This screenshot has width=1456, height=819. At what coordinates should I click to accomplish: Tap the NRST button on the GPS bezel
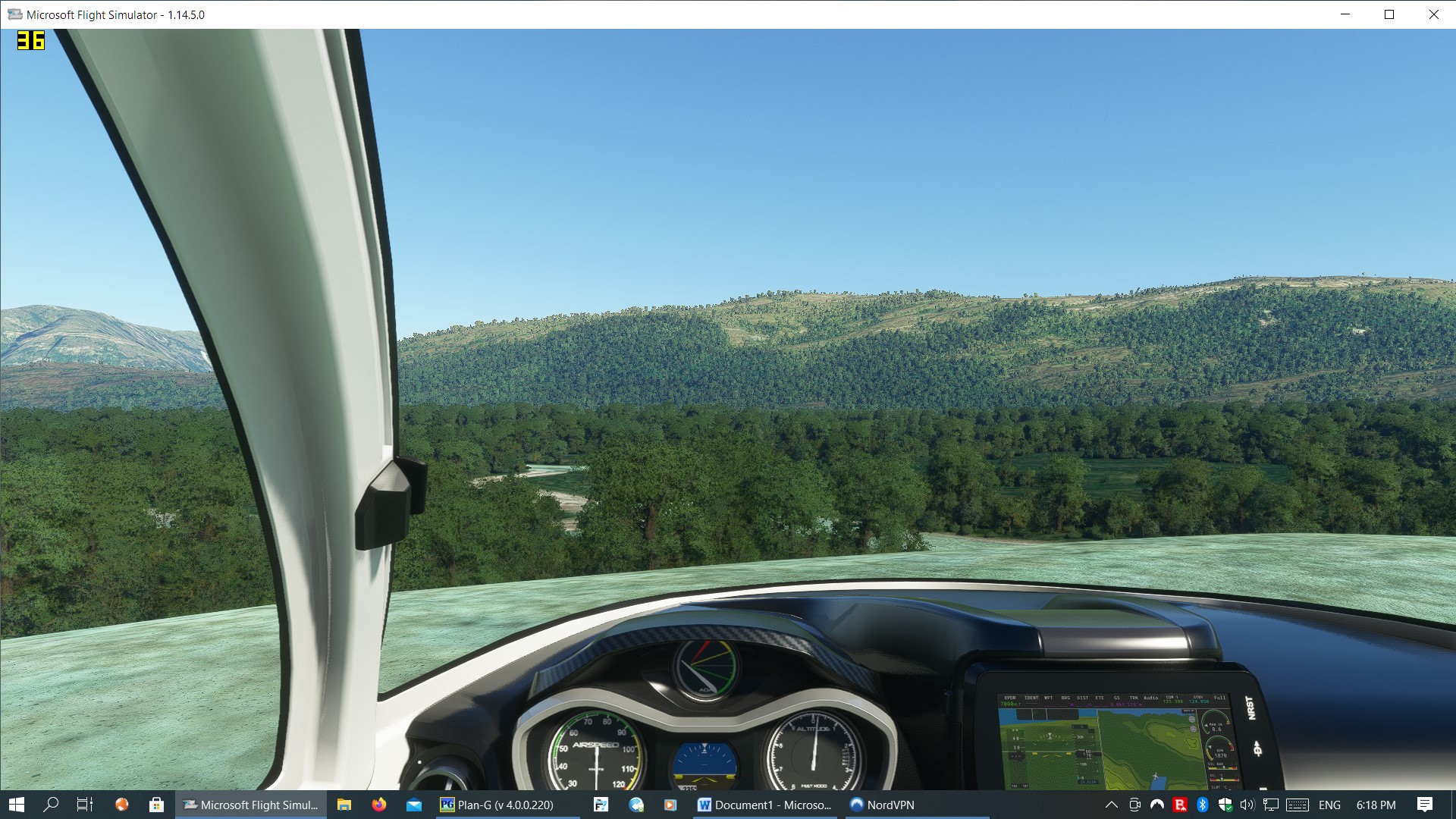[1251, 708]
